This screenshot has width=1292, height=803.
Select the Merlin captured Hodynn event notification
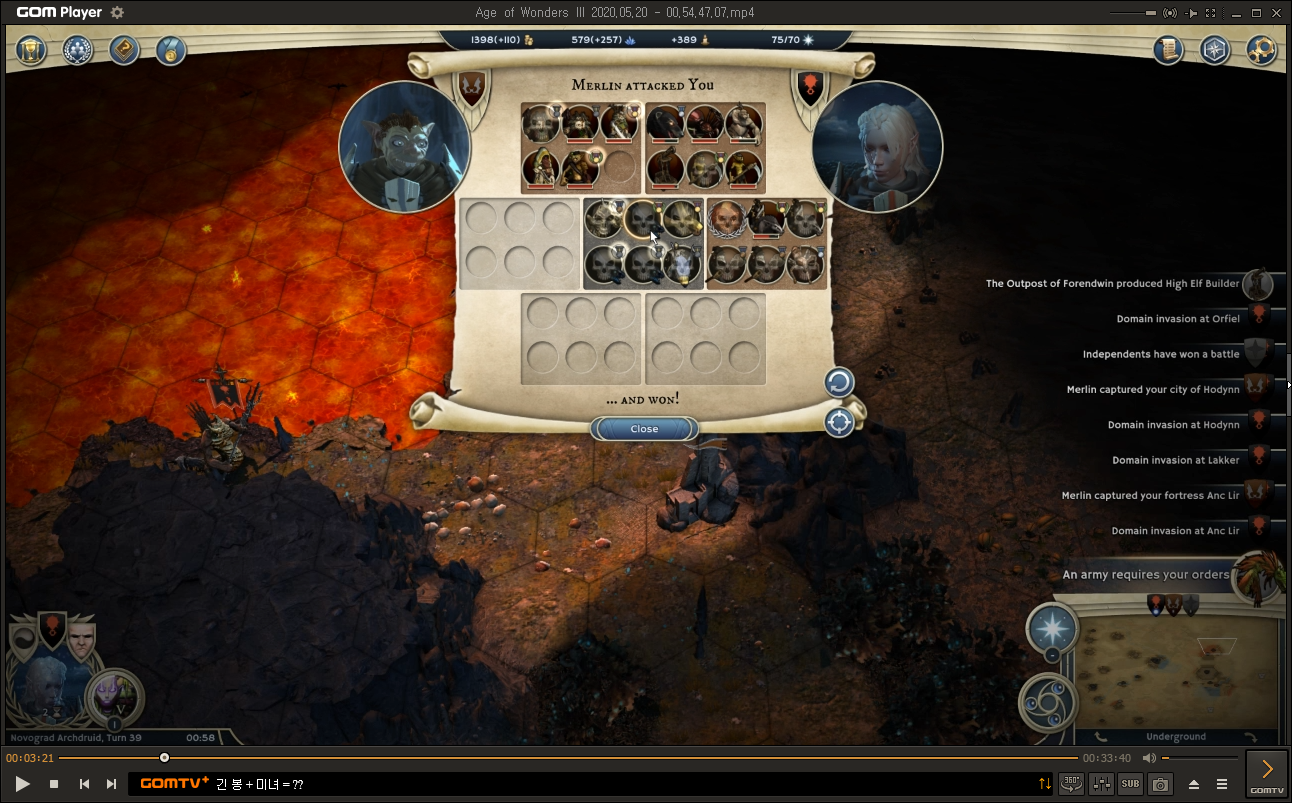(x=1152, y=390)
